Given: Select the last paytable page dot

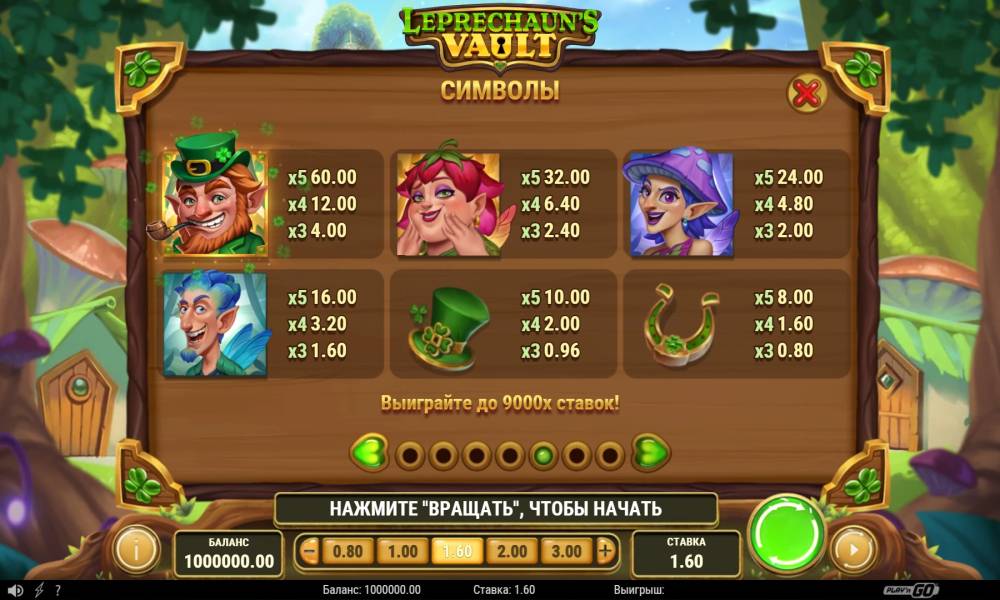Looking at the screenshot, I should click(x=610, y=456).
